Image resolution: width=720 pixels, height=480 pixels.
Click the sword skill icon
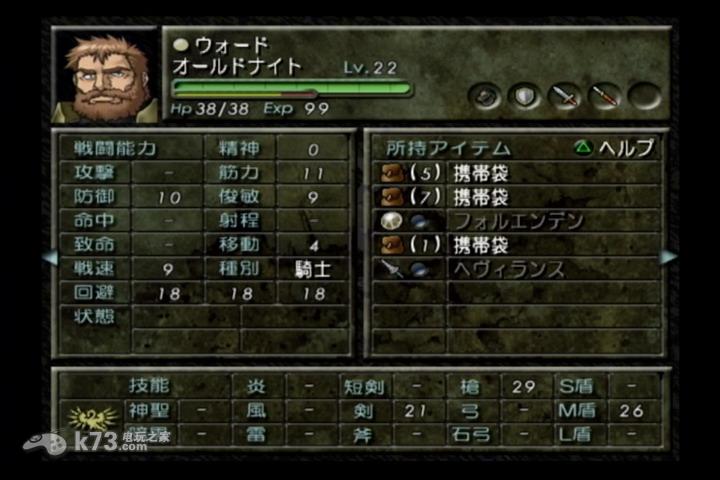tap(565, 96)
